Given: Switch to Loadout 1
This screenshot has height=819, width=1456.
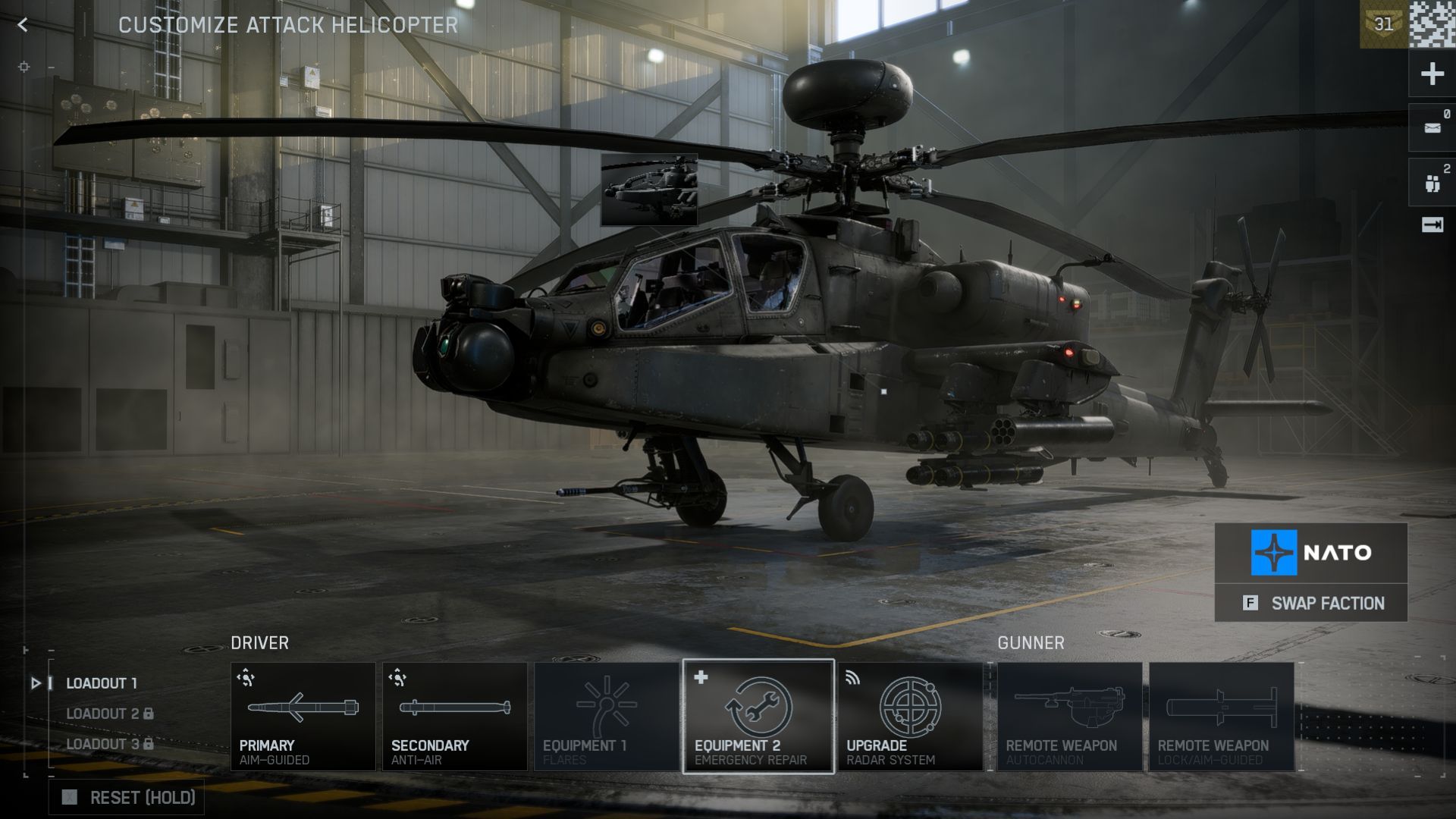Looking at the screenshot, I should pos(102,683).
